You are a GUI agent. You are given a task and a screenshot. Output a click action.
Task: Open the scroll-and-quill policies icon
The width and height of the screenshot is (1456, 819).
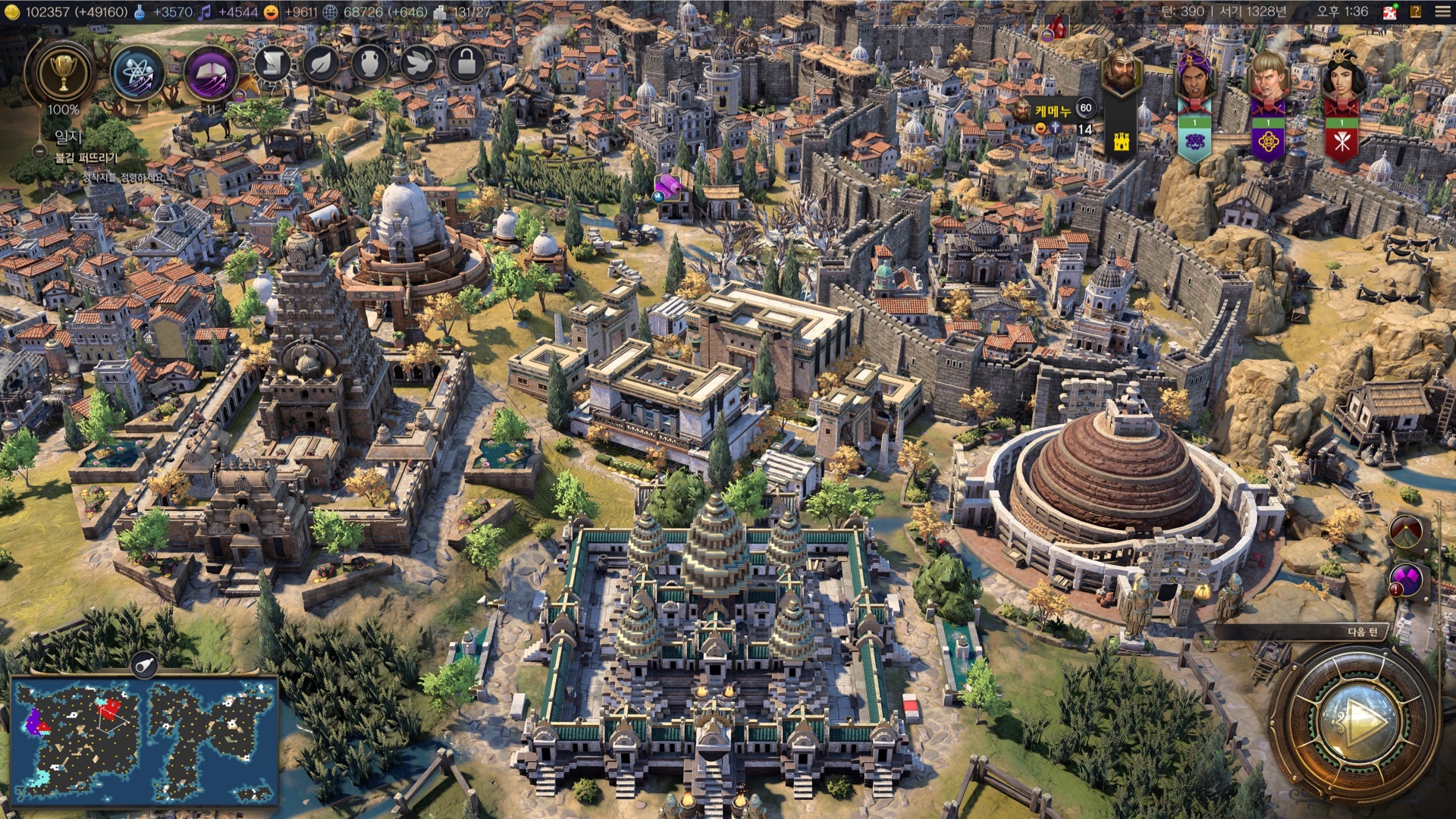pos(271,64)
